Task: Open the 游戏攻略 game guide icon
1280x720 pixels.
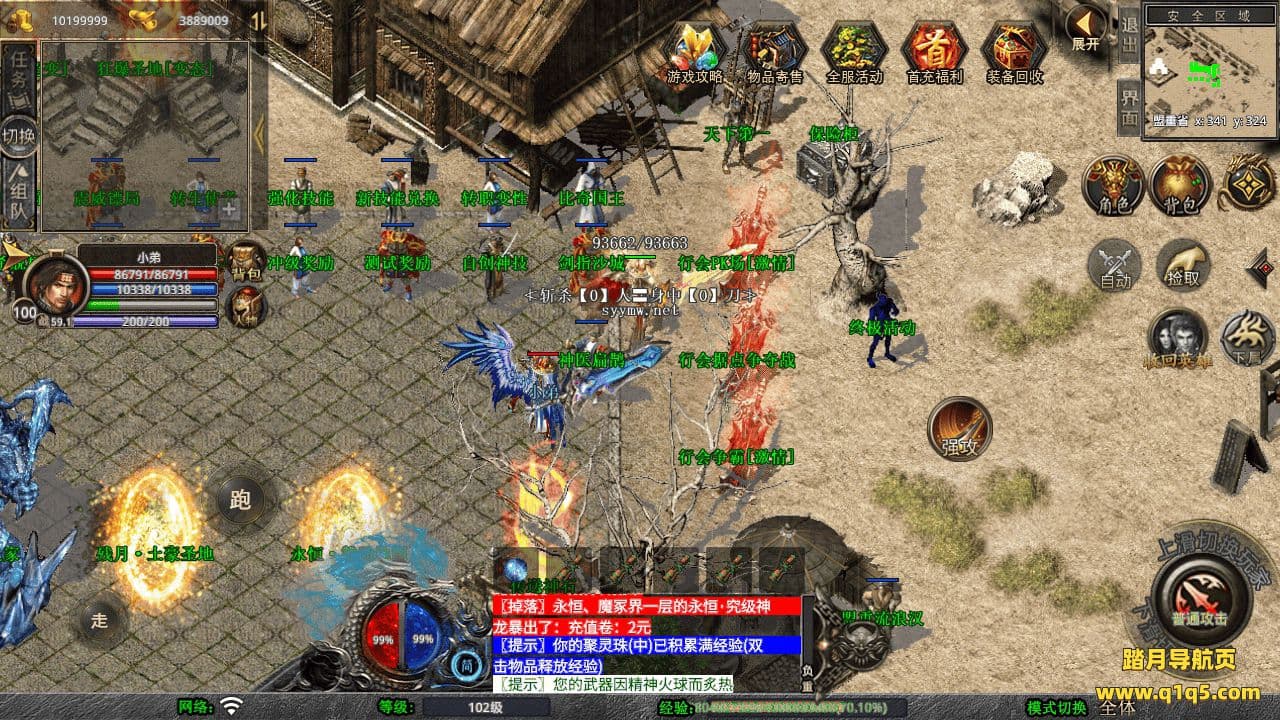Action: point(693,50)
